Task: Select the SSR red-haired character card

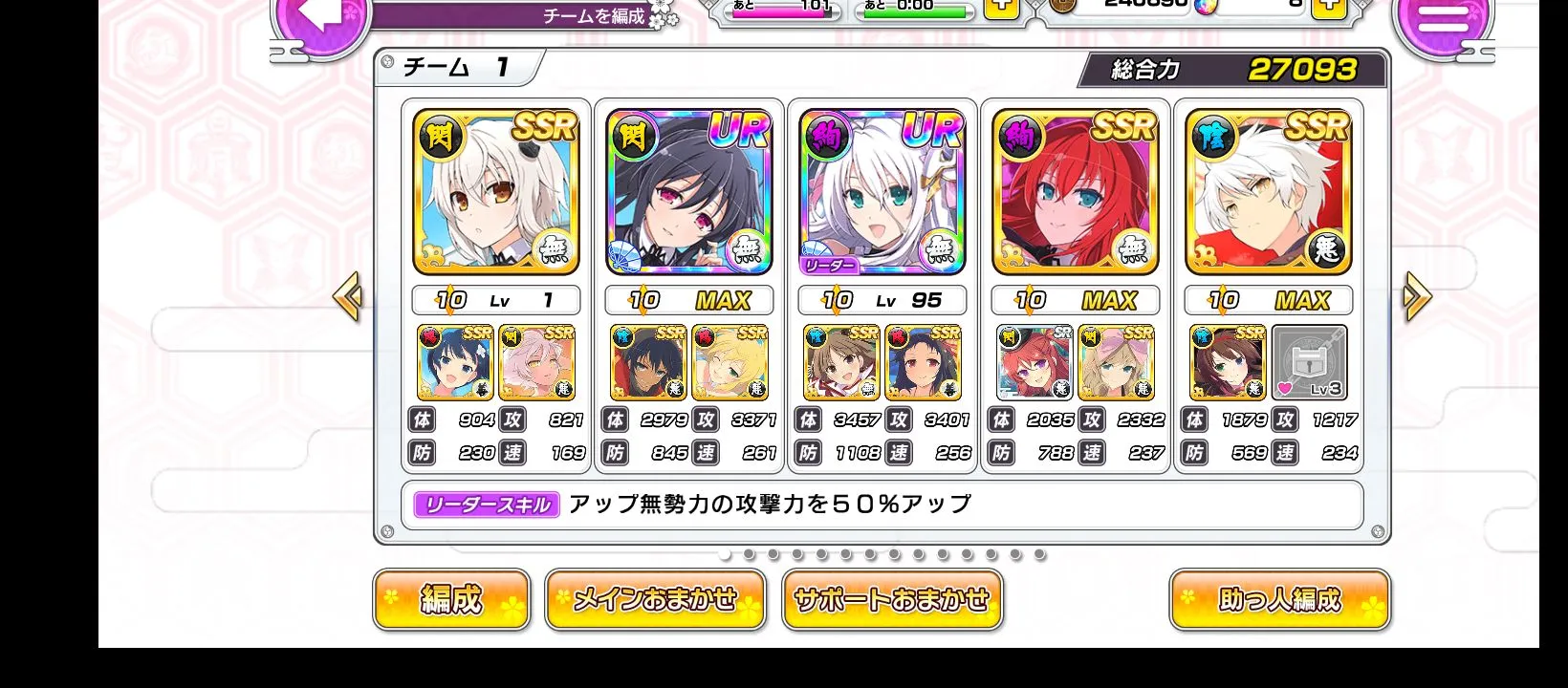Action: (x=1076, y=192)
